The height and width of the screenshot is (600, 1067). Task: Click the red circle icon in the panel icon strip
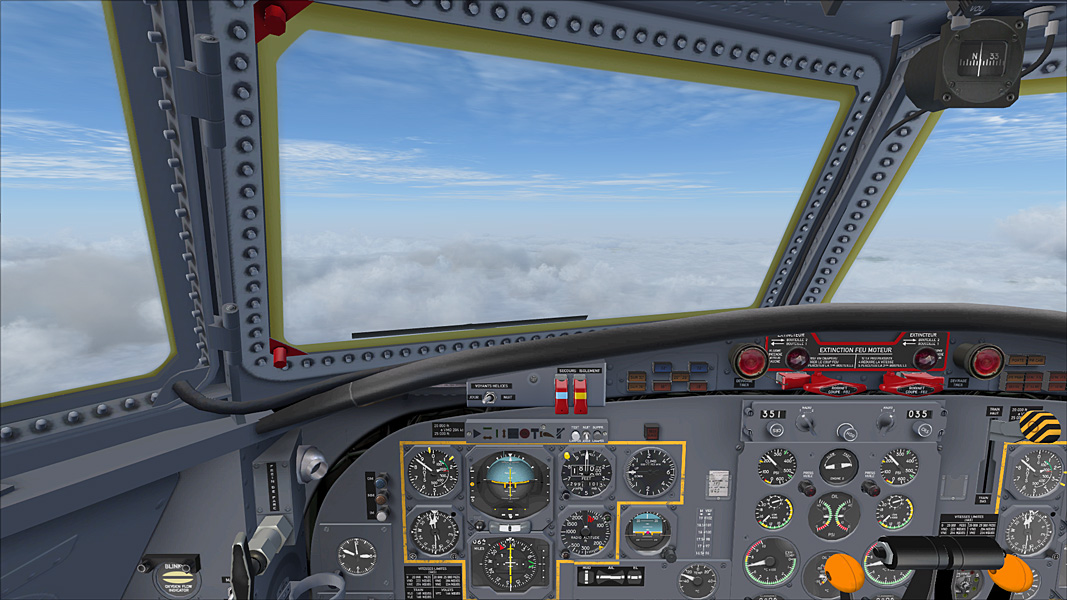pos(525,434)
